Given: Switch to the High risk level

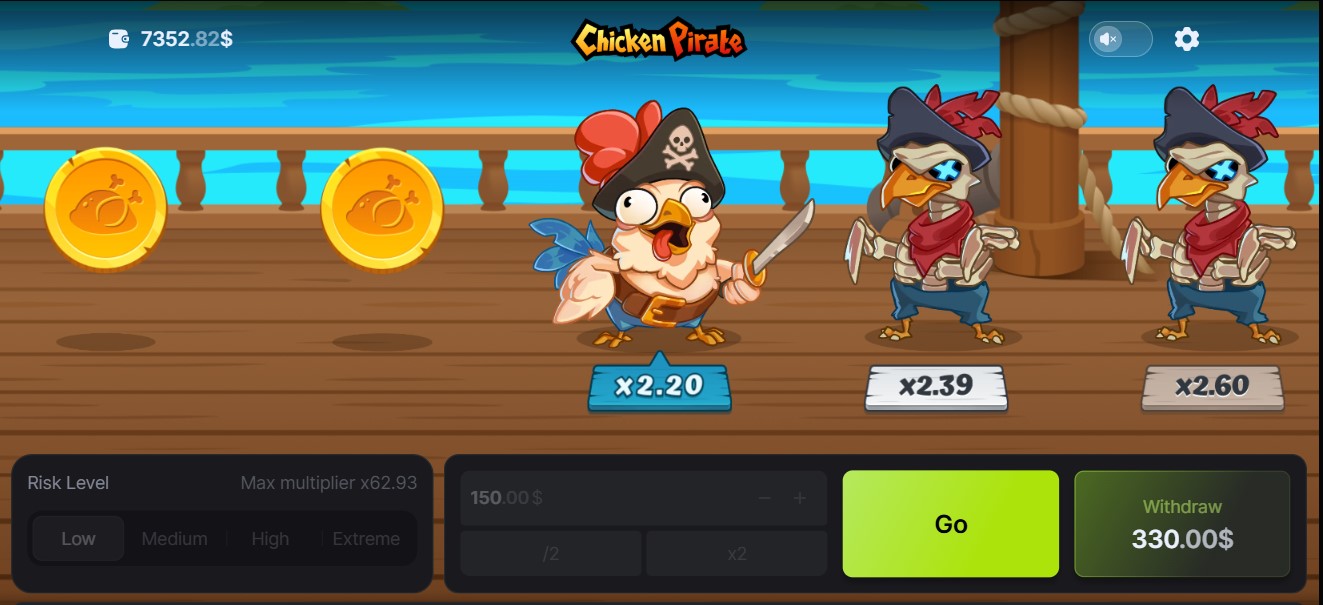Looking at the screenshot, I should tap(270, 539).
